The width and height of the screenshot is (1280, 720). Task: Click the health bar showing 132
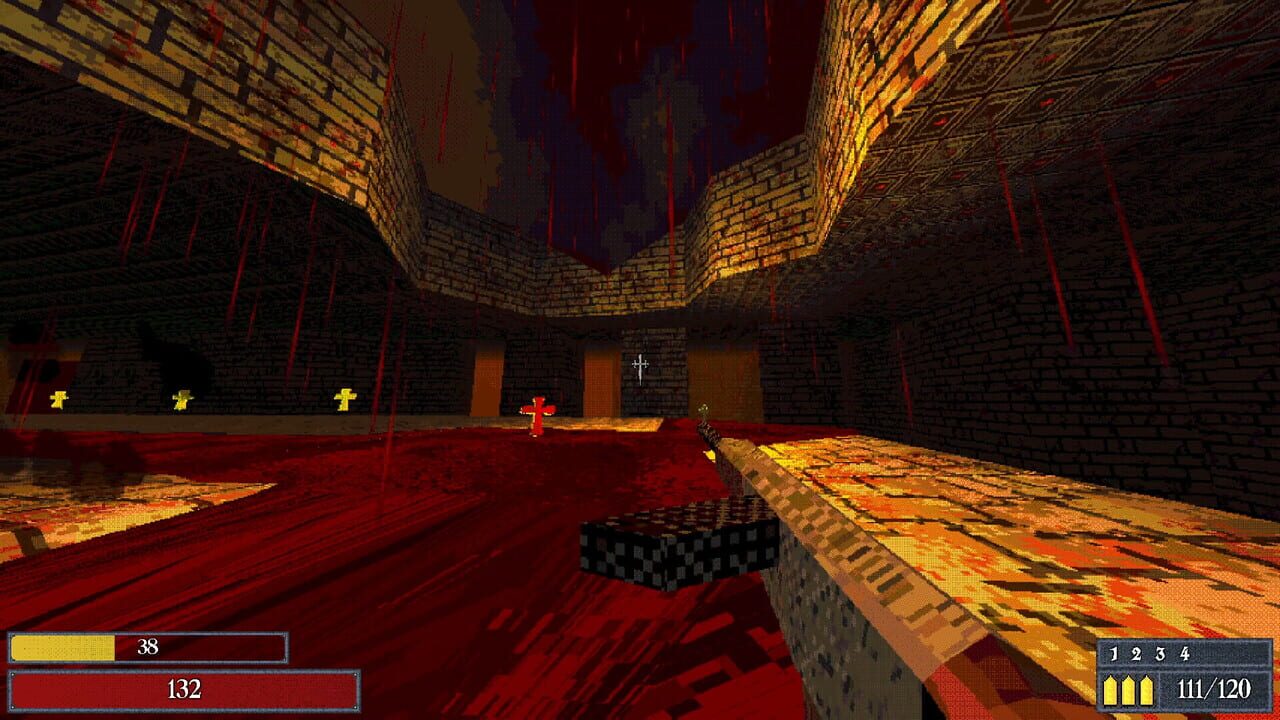[185, 690]
